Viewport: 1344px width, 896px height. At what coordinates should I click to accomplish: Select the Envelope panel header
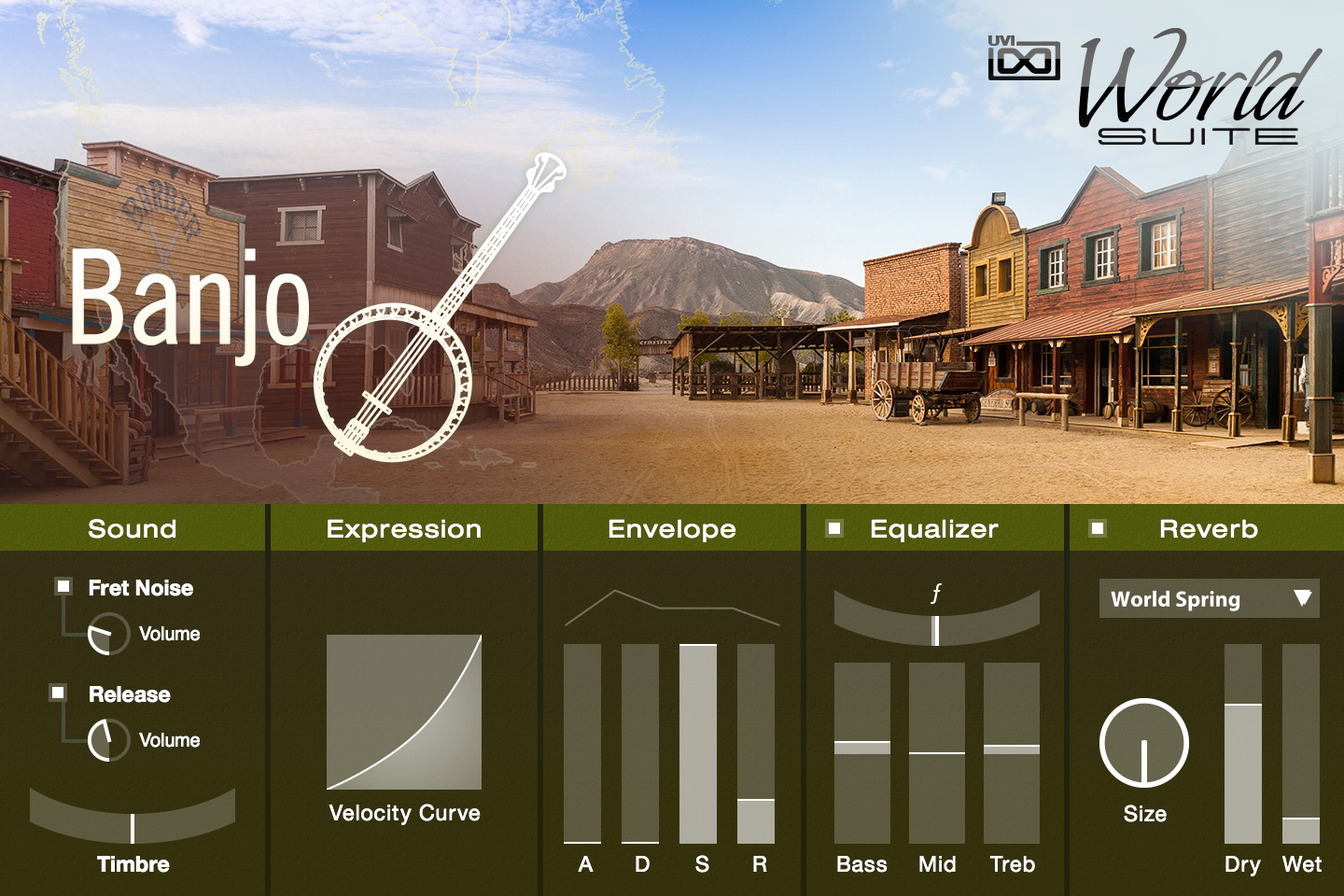click(x=671, y=529)
